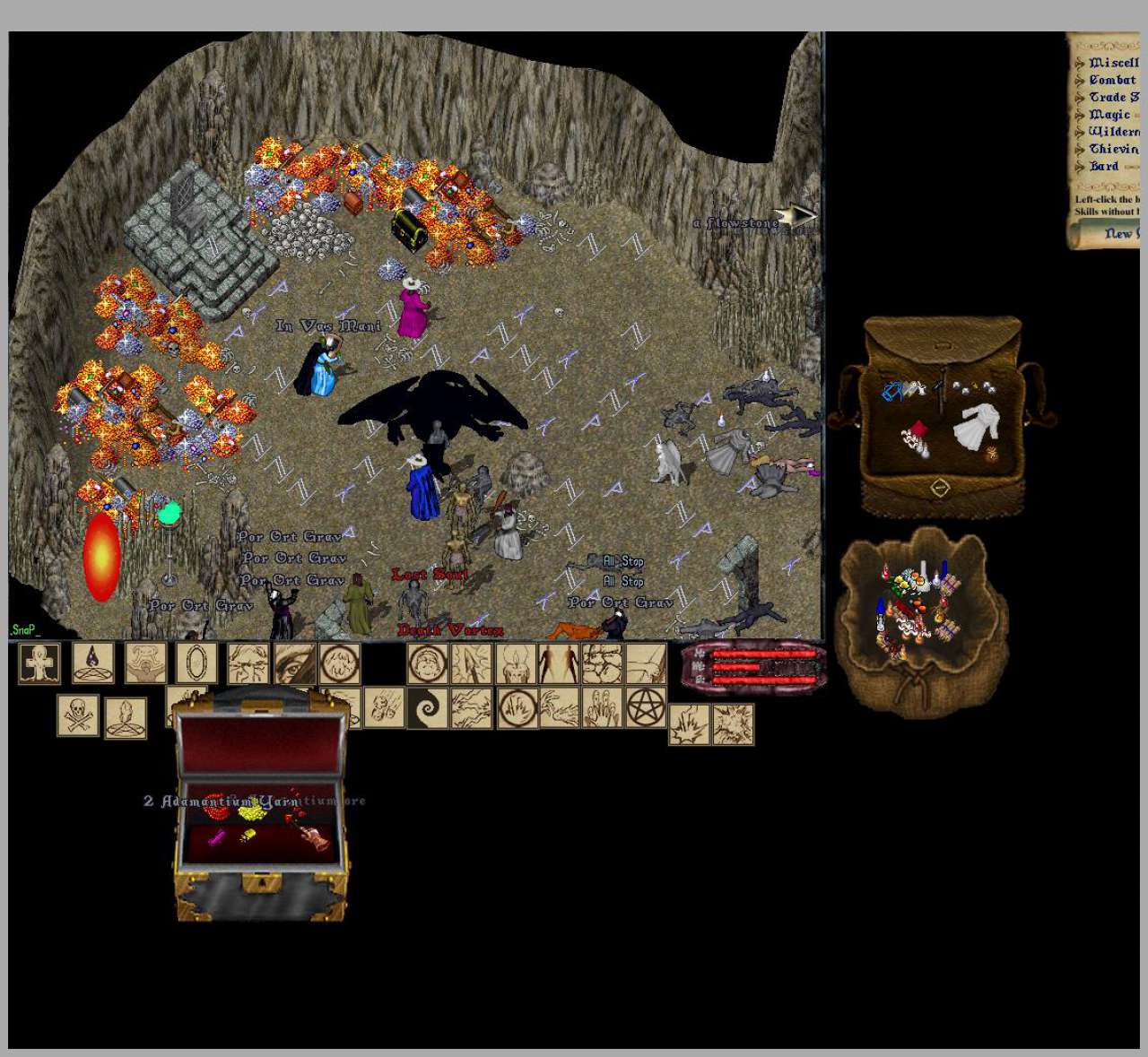Click the close-up eye spell icon
The height and width of the screenshot is (1057, 1148).
coord(295,664)
